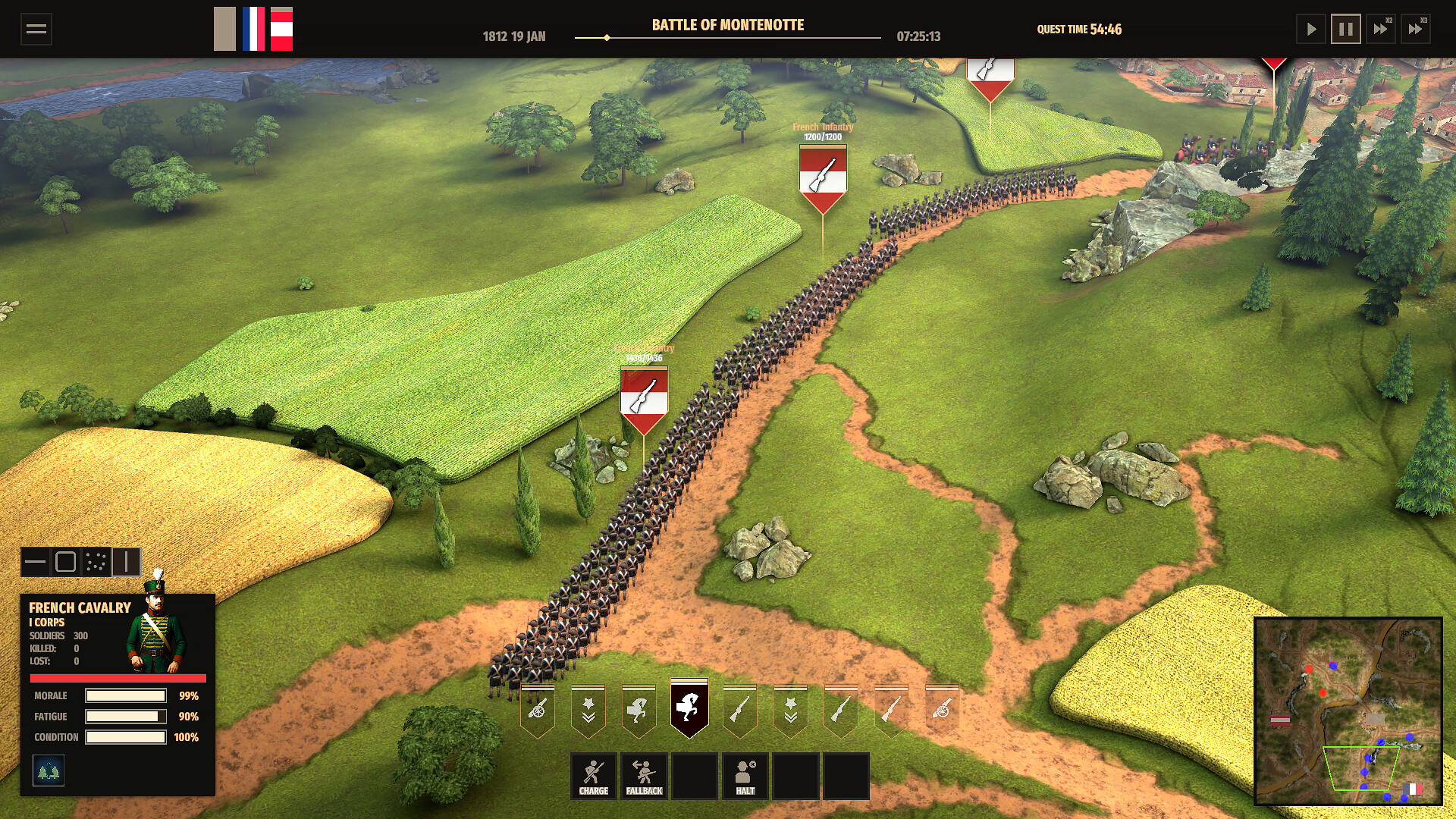This screenshot has width=1456, height=819.
Task: Resume the battle at normal speed
Action: [1310, 30]
